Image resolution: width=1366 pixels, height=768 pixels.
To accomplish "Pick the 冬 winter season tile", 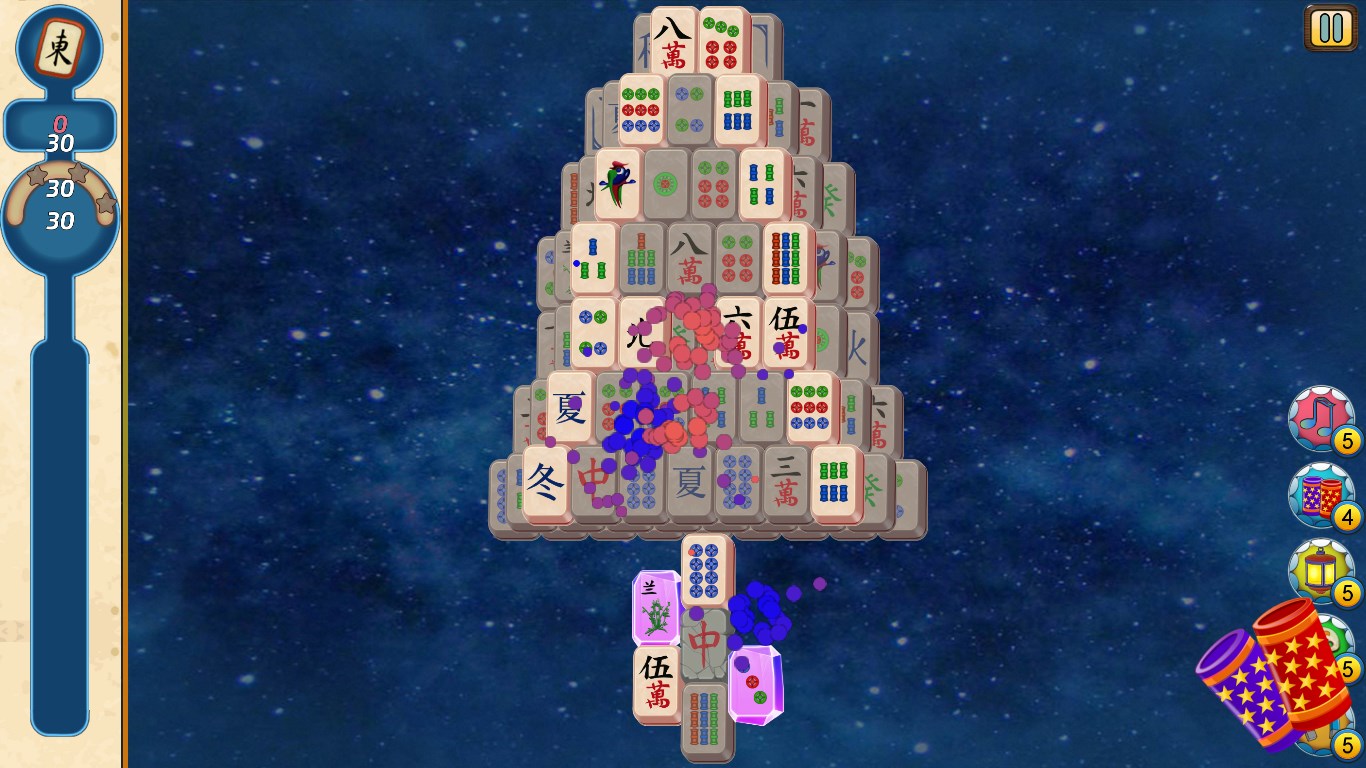I will 543,478.
